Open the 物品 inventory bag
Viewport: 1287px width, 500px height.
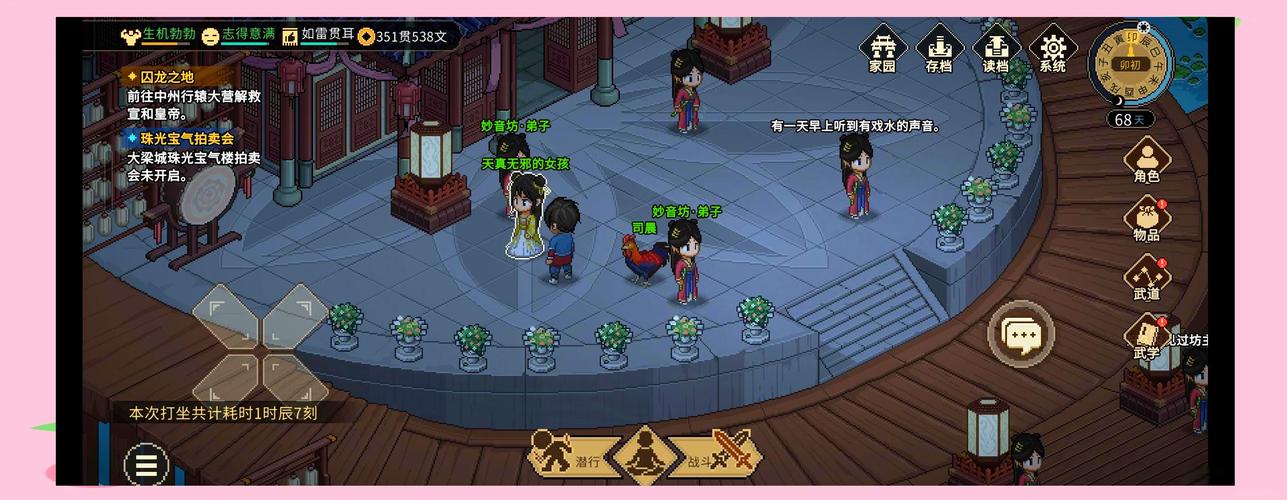click(x=1146, y=219)
